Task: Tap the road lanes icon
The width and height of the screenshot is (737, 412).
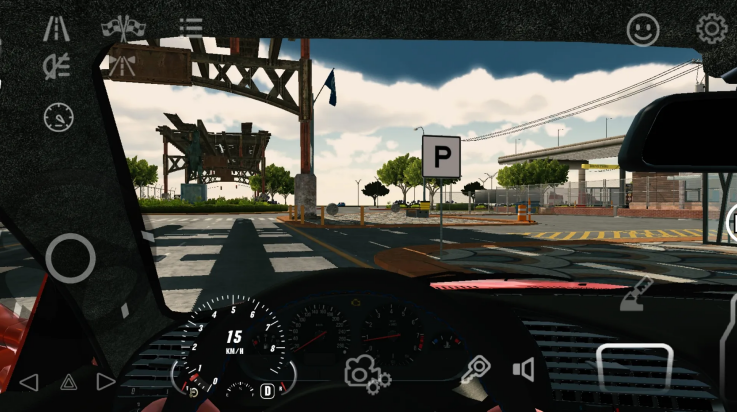Action: 56,28
